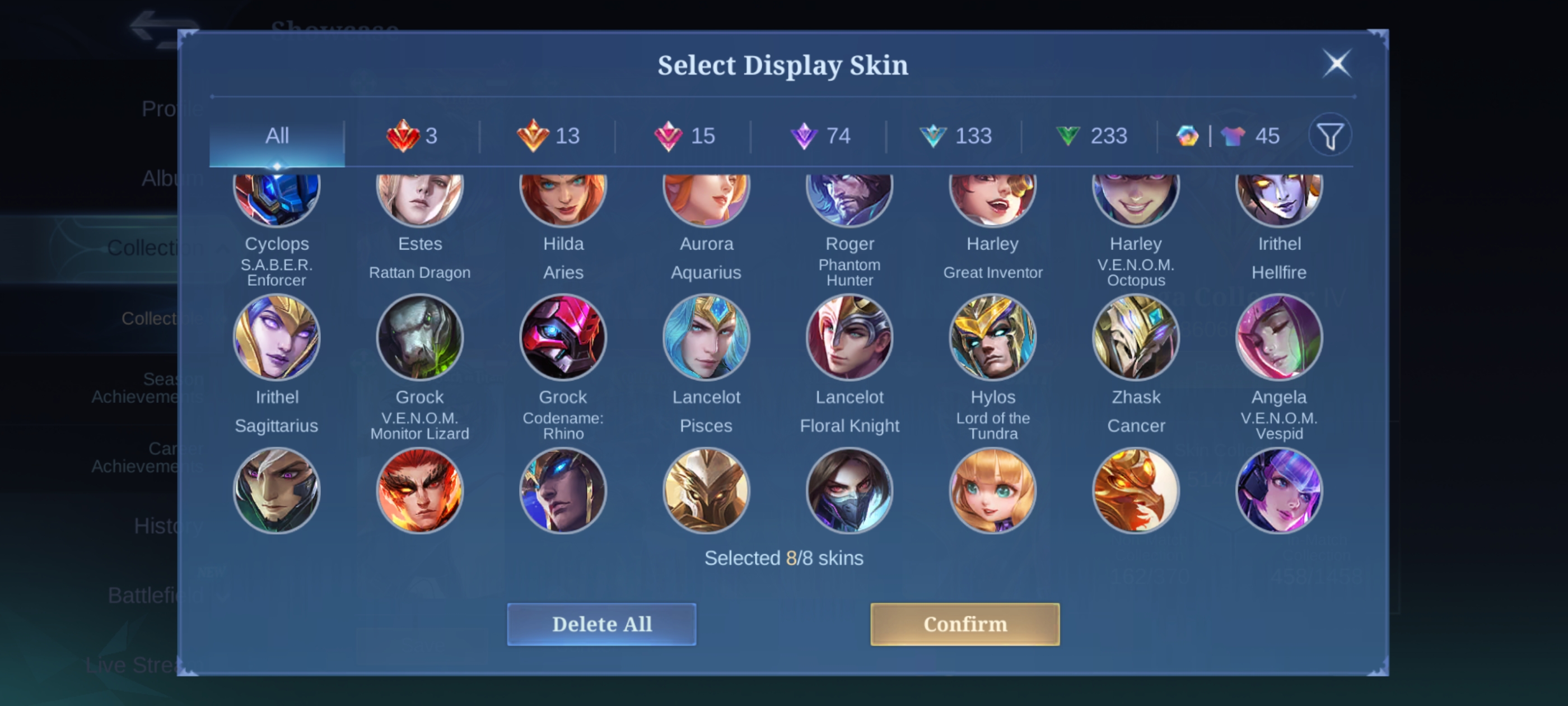Pick Zhask's Cancer skin
Image resolution: width=1568 pixels, height=706 pixels.
(1136, 337)
